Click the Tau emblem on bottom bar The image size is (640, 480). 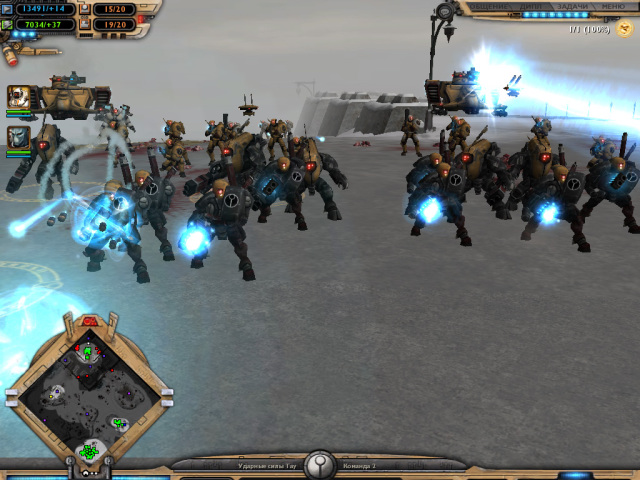319,464
